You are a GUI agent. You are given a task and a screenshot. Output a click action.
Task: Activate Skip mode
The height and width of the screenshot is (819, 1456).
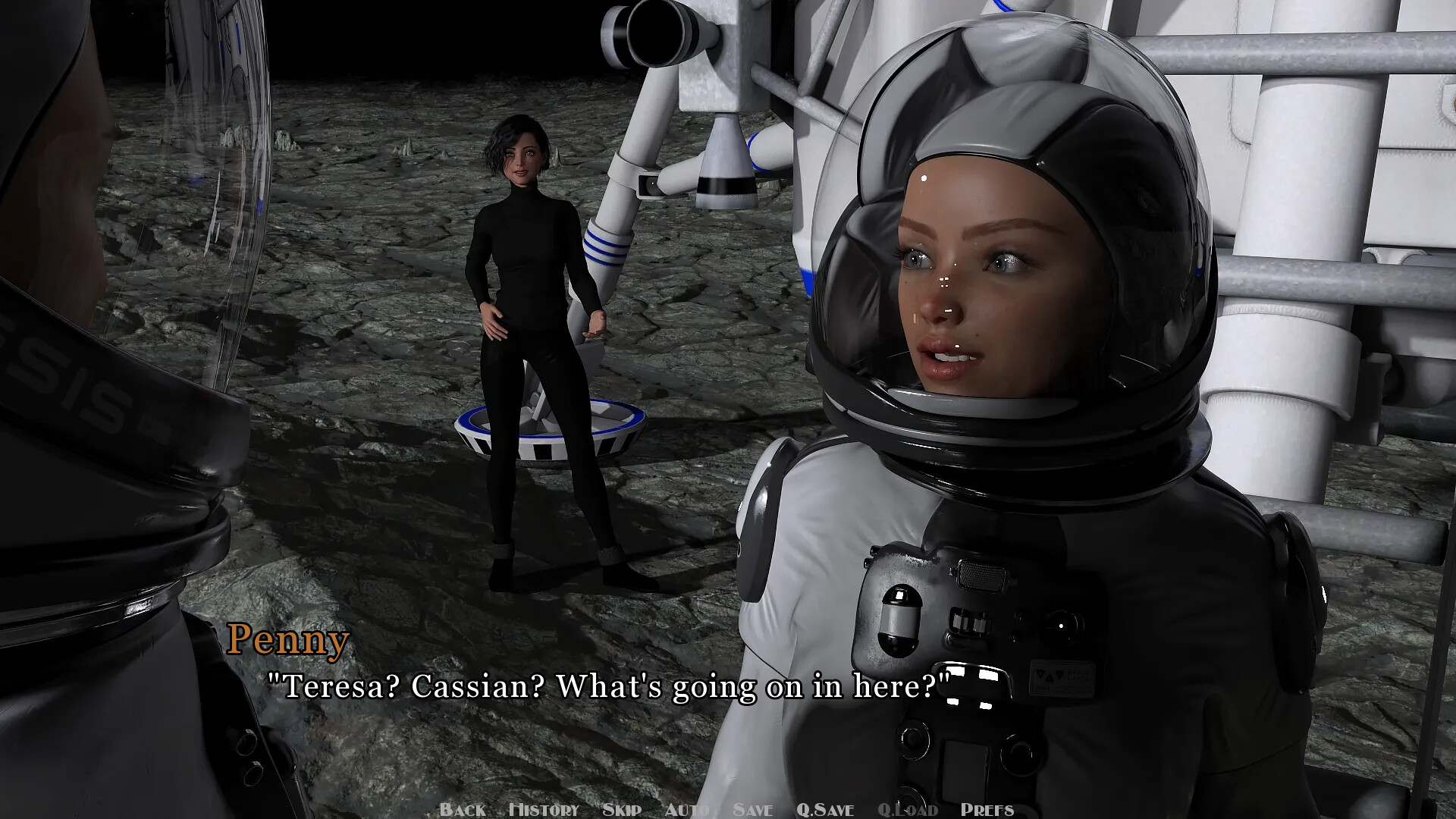[622, 809]
